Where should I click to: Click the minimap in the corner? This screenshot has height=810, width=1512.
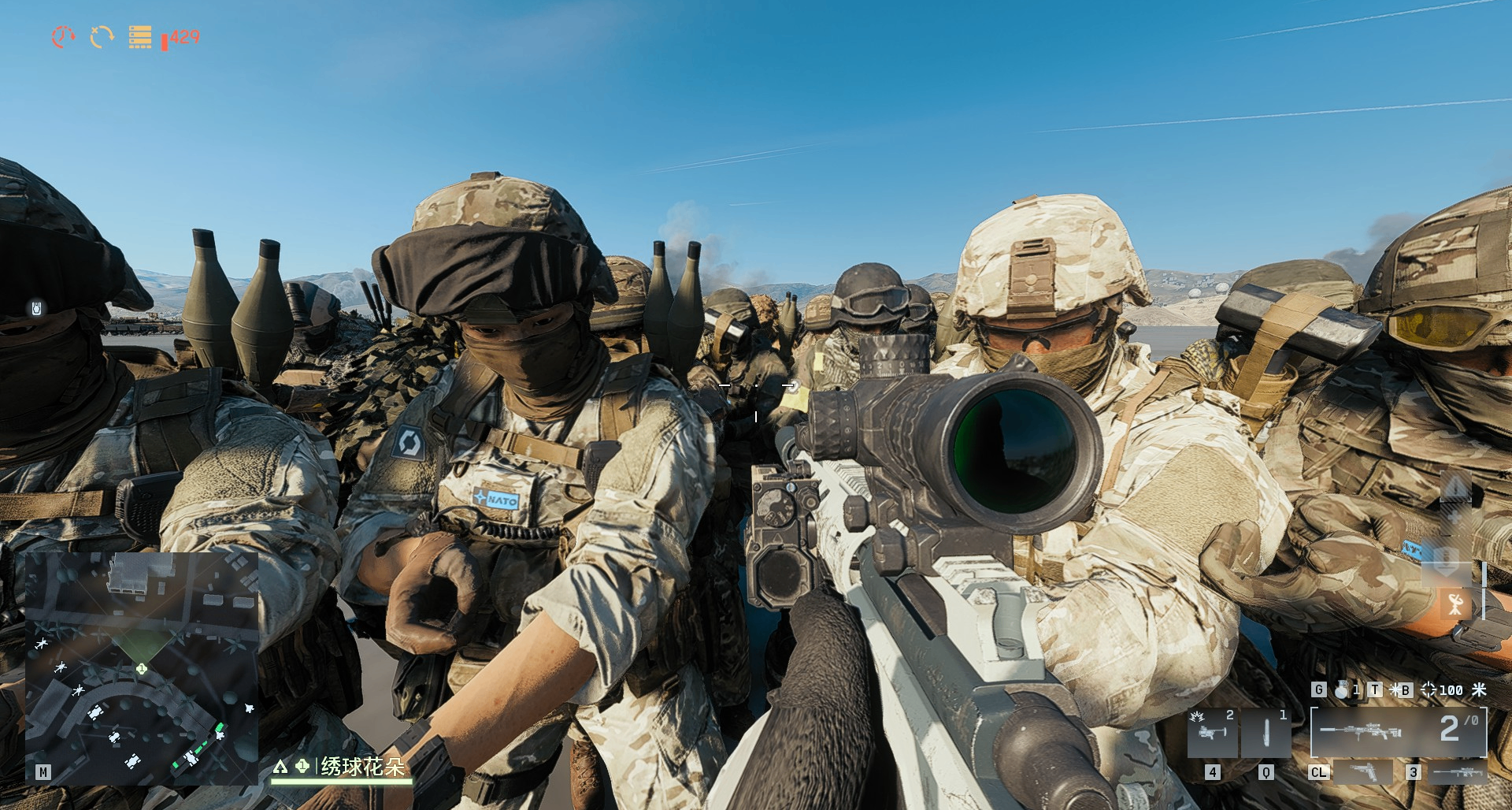pyautogui.click(x=142, y=668)
